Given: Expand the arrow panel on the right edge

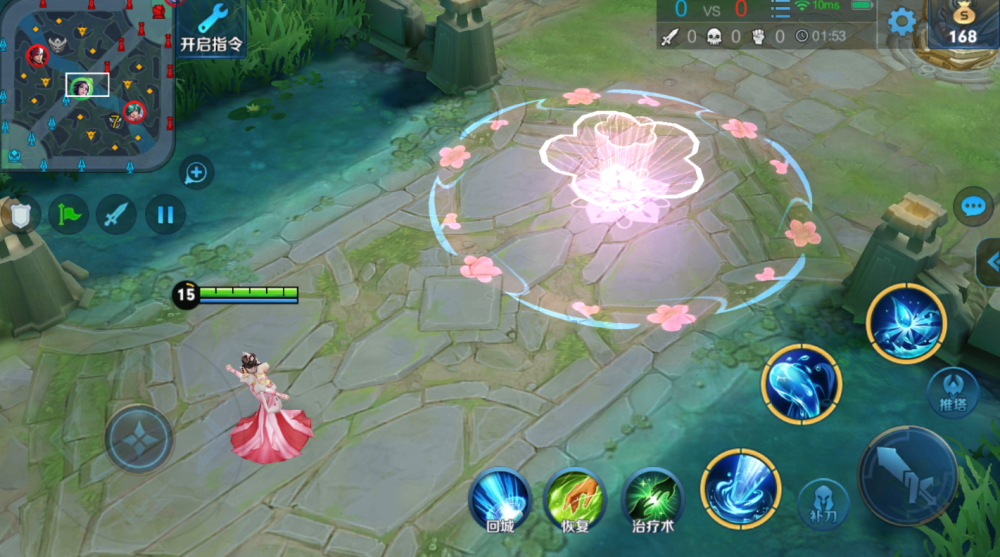Looking at the screenshot, I should click(x=990, y=262).
